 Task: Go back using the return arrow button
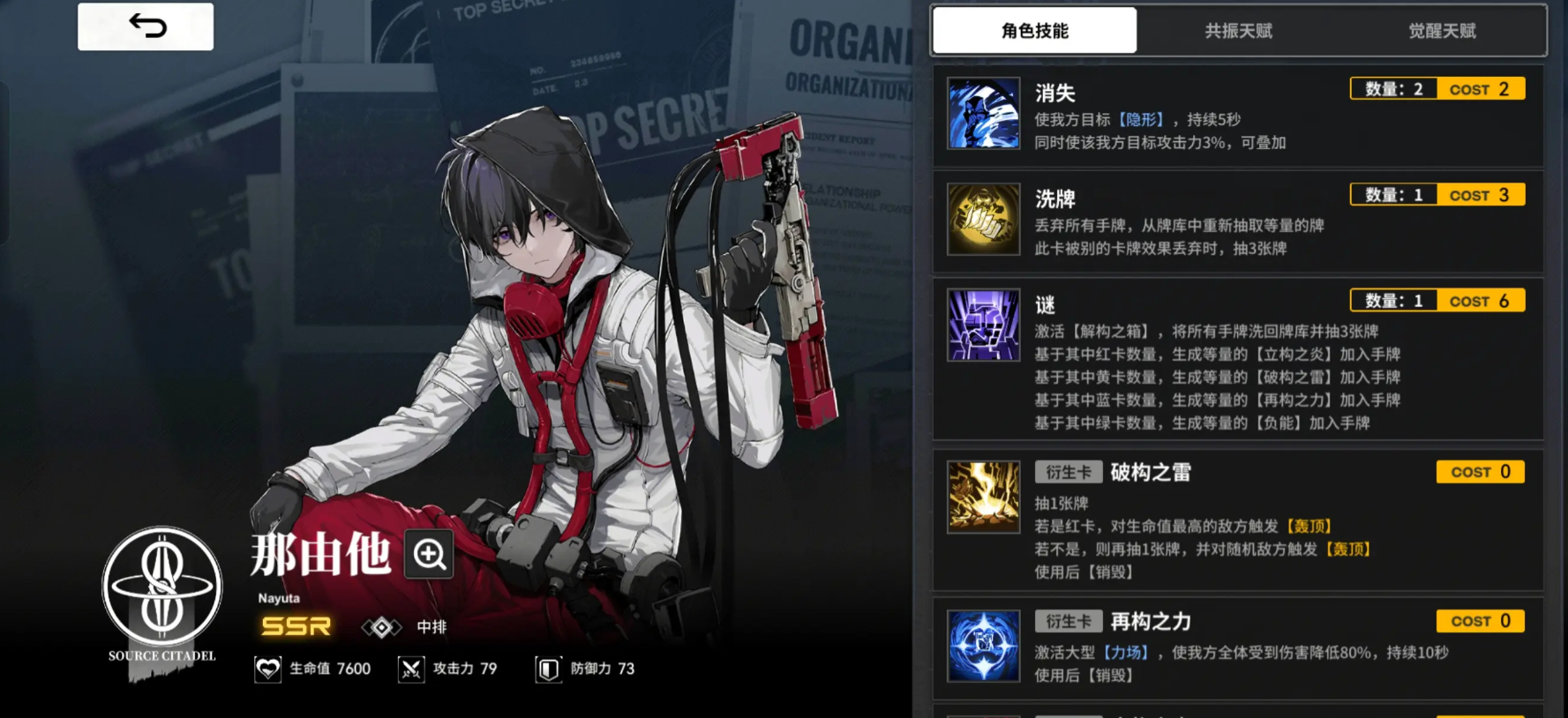(146, 26)
